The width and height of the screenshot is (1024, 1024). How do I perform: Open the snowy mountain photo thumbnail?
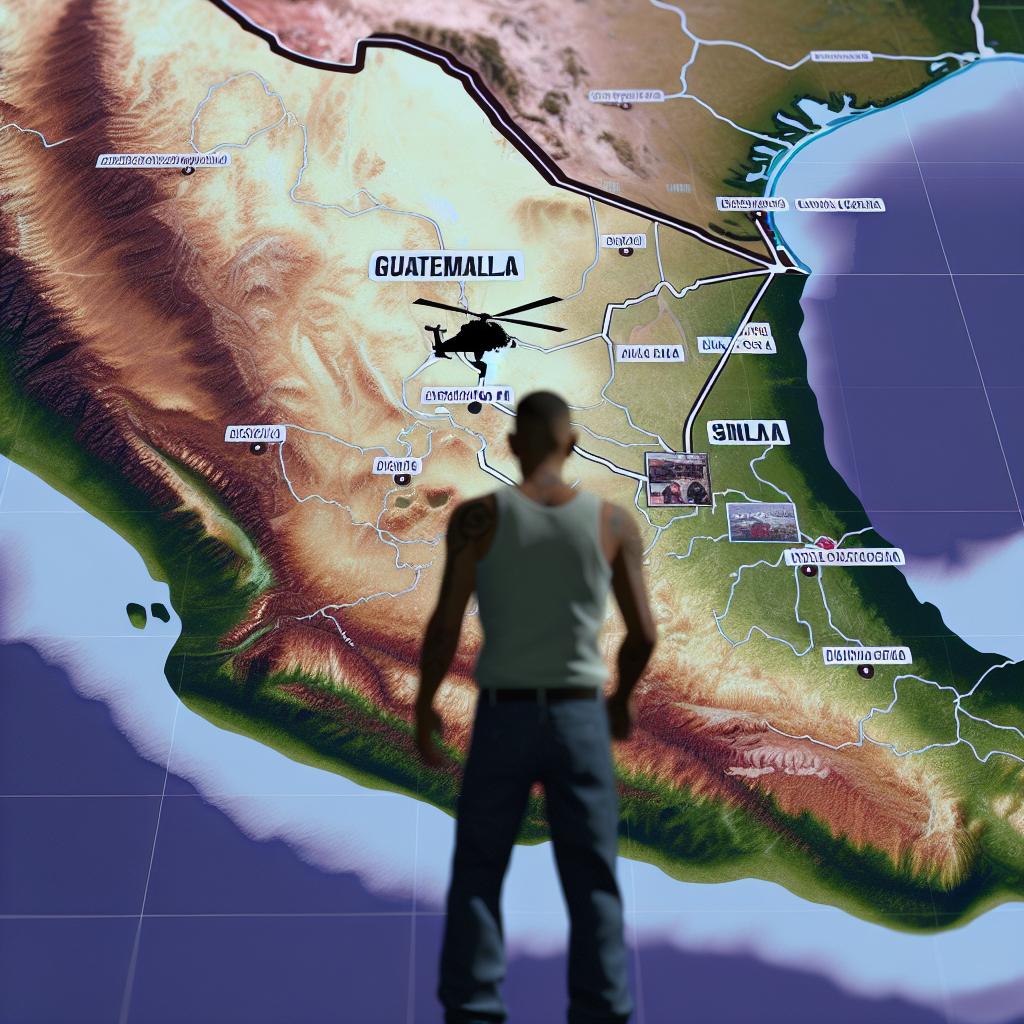click(x=763, y=522)
